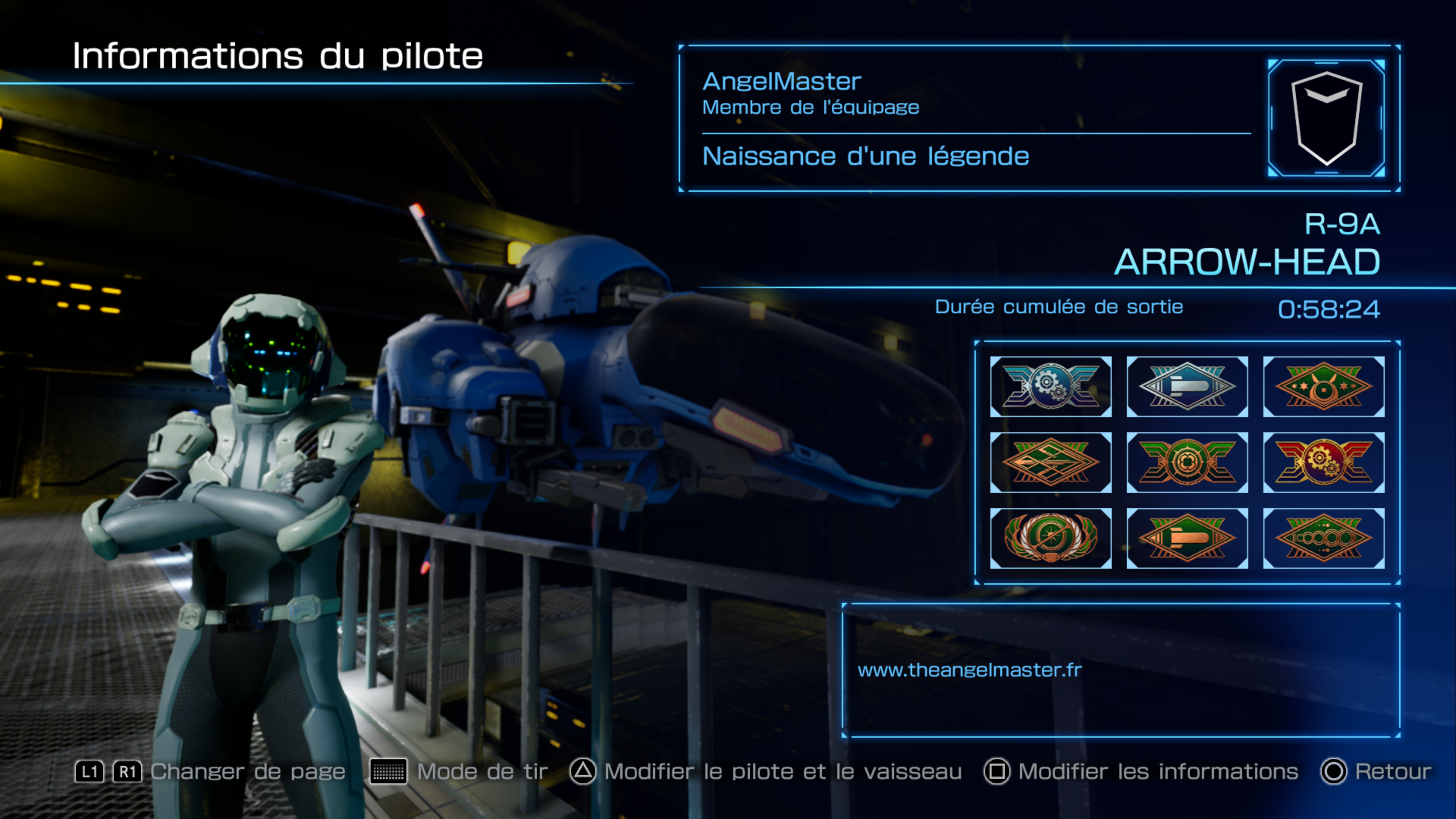Select the white shield pilot emblem
1456x819 pixels.
[1326, 118]
